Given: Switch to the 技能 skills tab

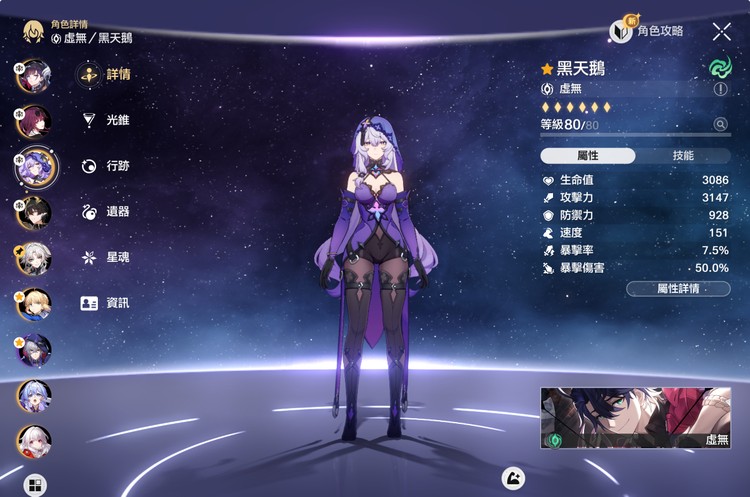Looking at the screenshot, I should (683, 156).
